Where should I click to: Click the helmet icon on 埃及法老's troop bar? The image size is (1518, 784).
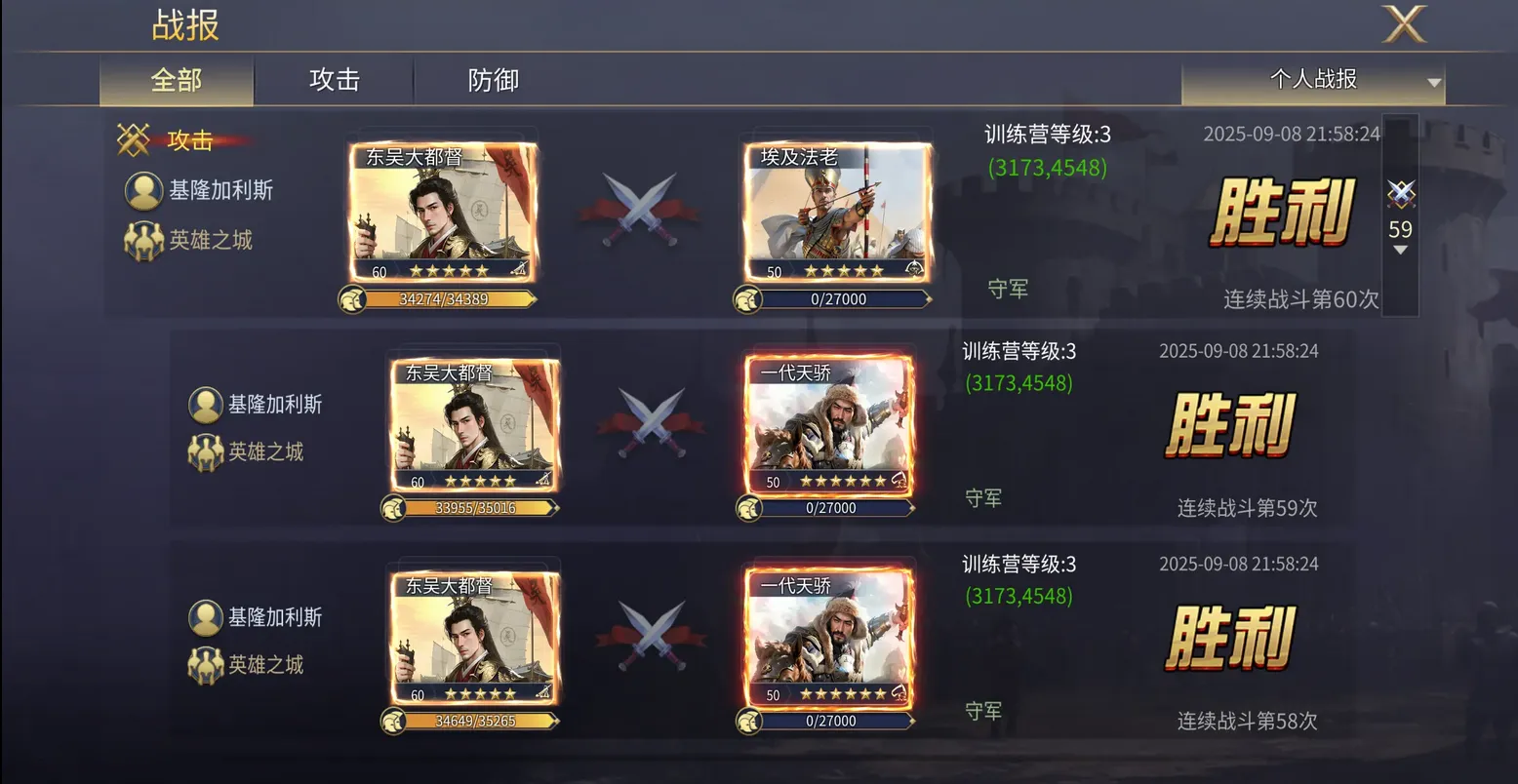[748, 299]
